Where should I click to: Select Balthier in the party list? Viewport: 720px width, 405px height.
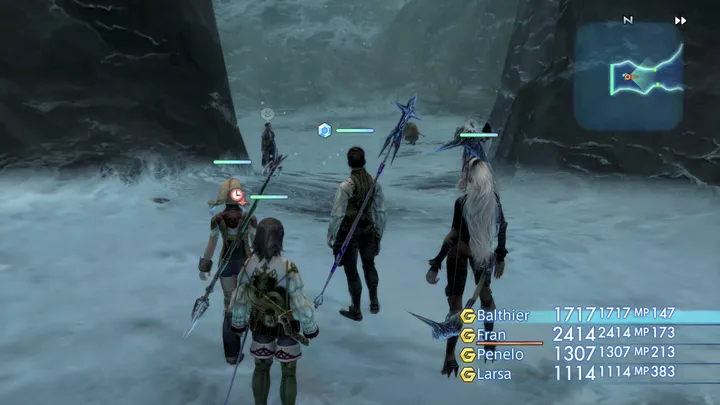click(x=500, y=316)
